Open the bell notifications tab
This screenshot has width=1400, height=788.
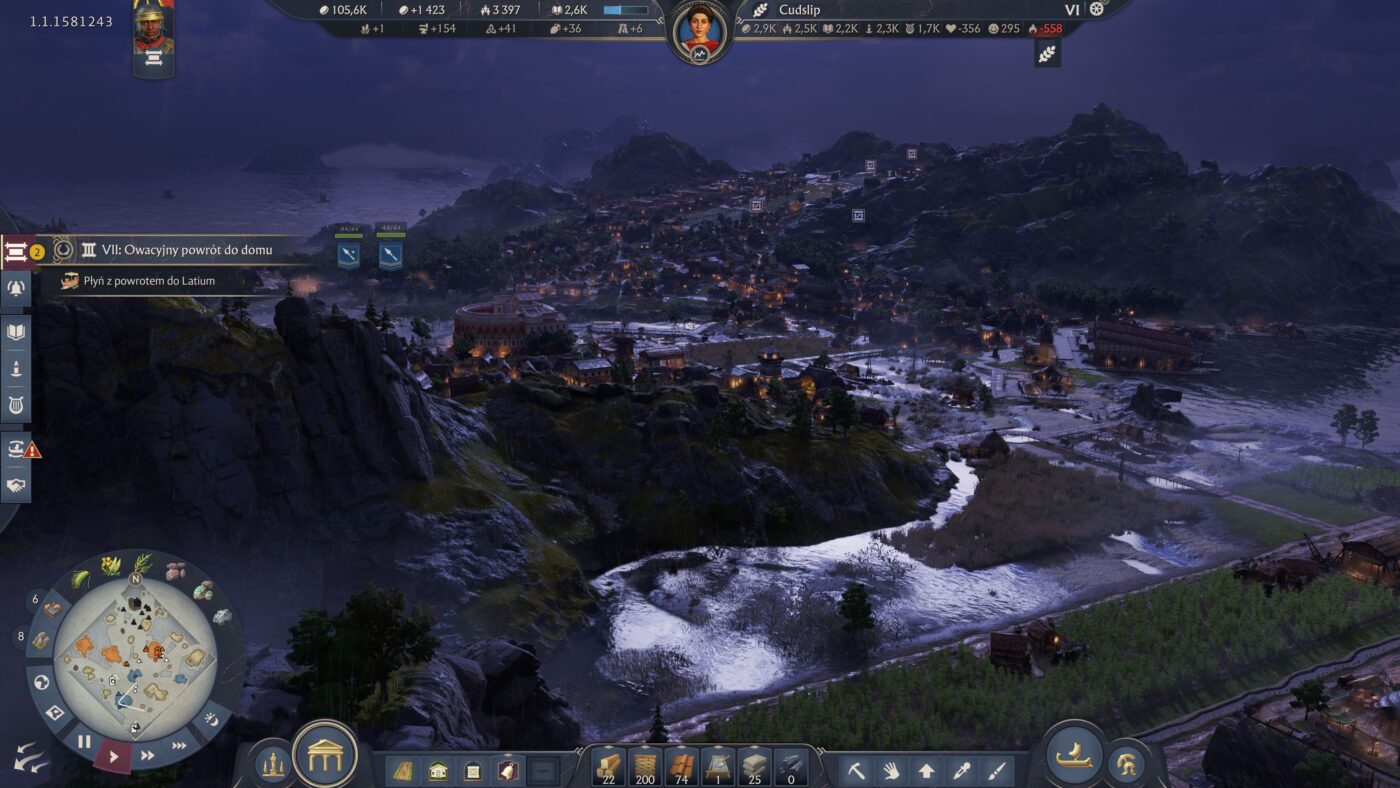pos(16,289)
